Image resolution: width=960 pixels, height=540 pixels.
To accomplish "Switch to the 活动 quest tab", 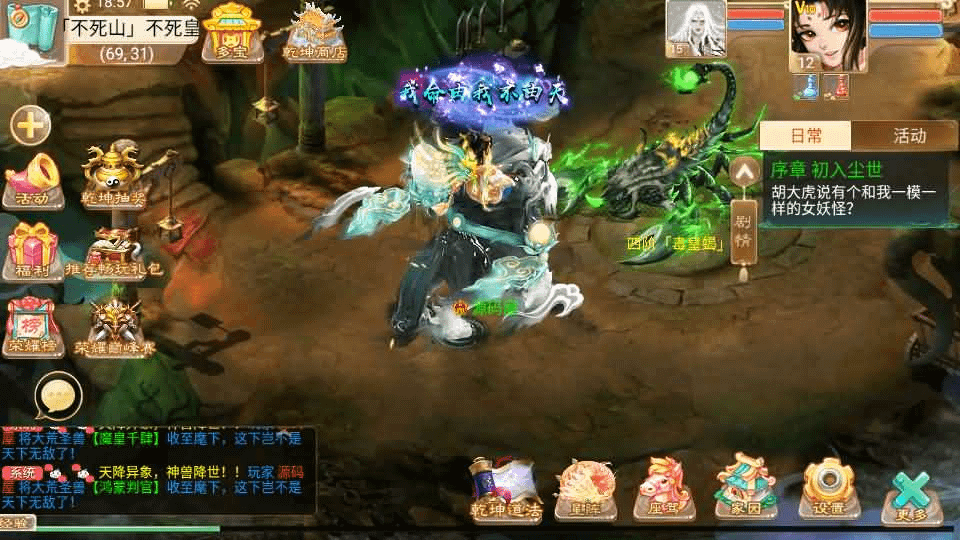I will (909, 136).
